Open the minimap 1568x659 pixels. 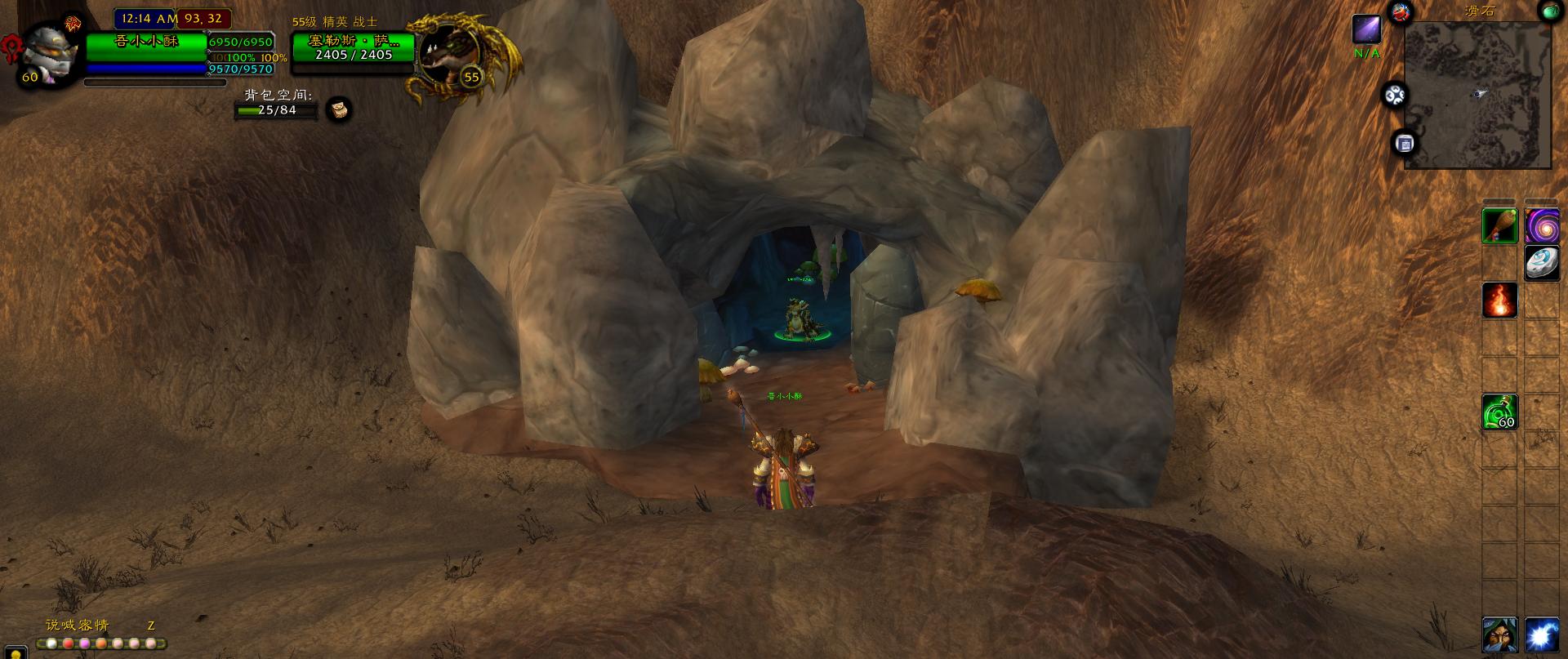point(1477,95)
